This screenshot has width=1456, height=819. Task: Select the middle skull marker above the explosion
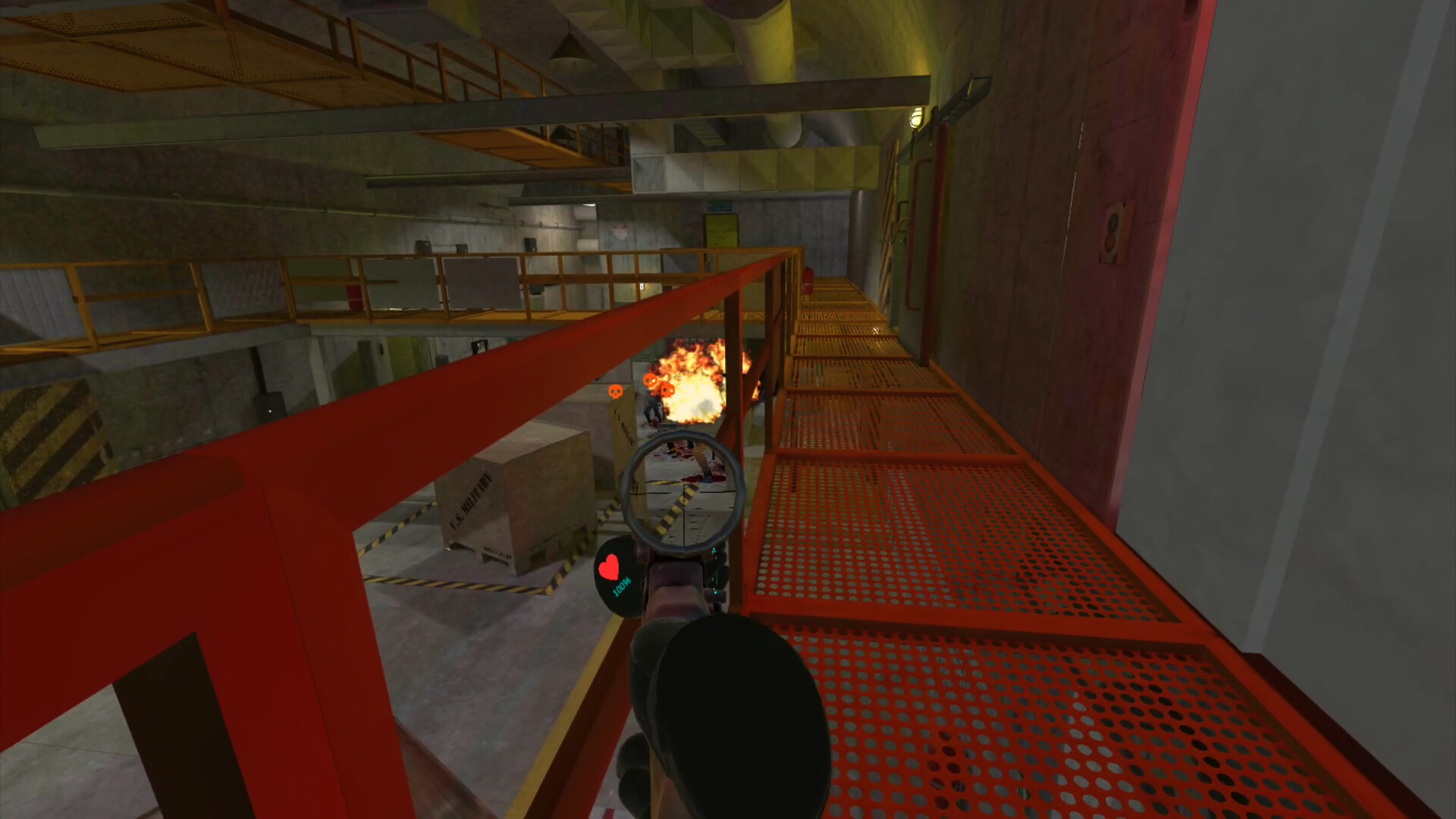651,381
